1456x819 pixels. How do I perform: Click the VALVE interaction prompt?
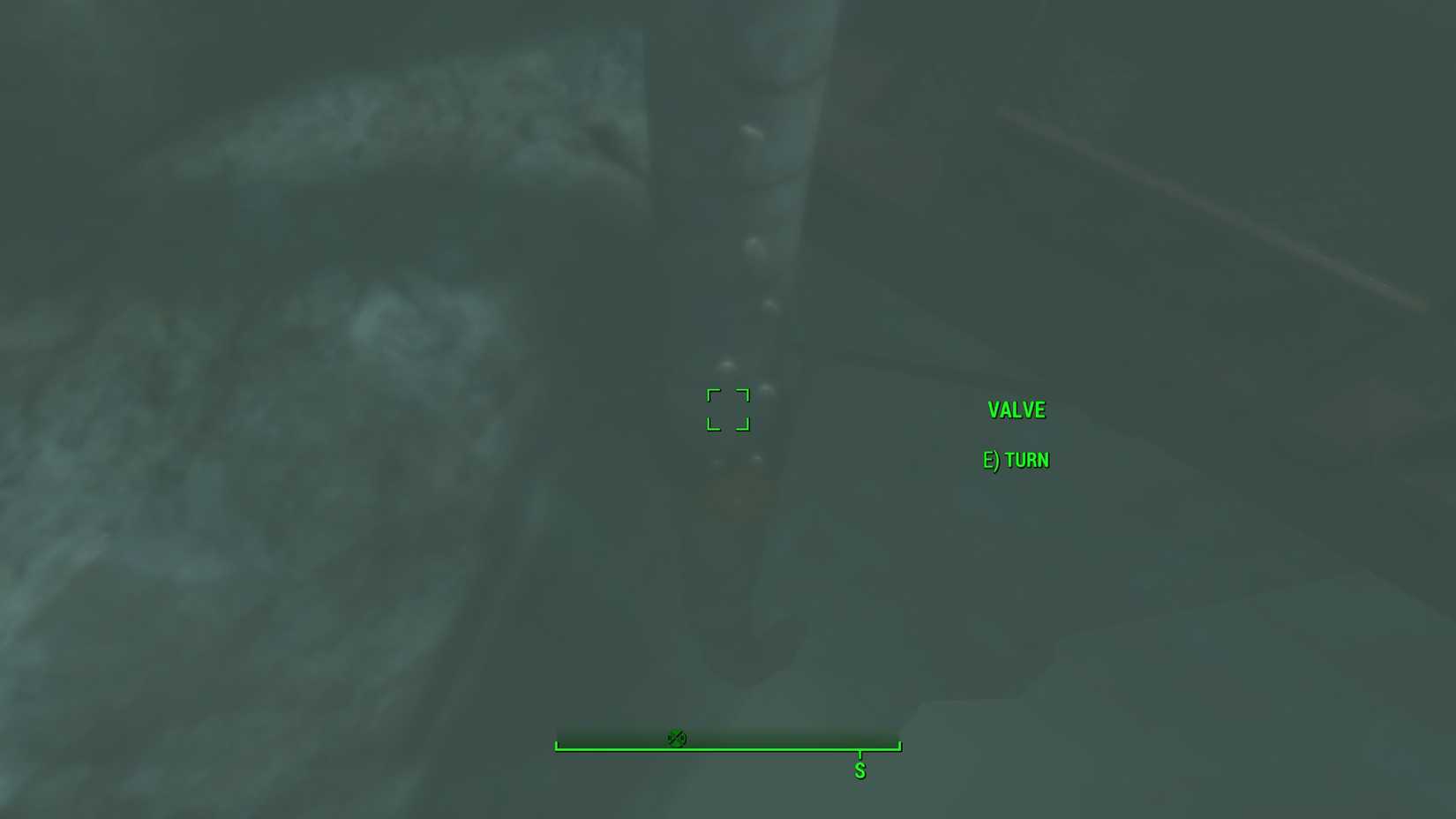1017,409
